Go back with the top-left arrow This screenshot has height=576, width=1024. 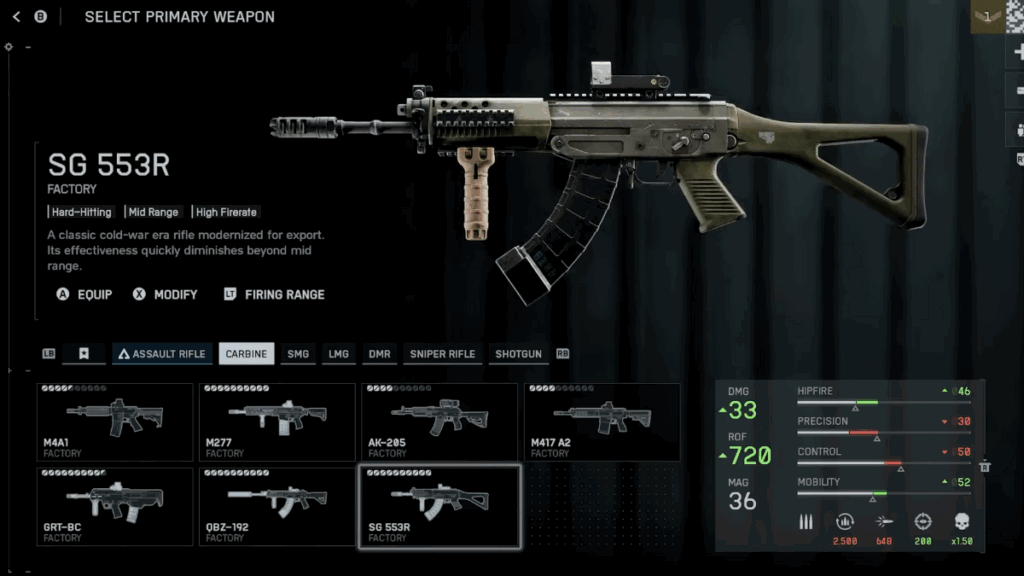click(x=16, y=17)
